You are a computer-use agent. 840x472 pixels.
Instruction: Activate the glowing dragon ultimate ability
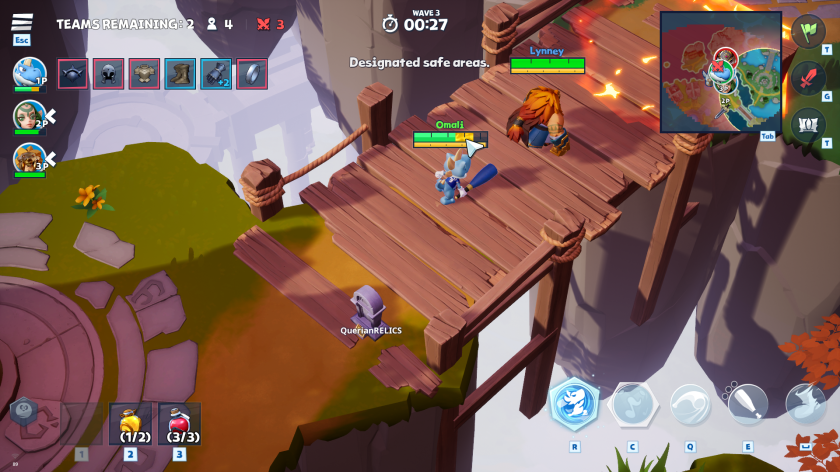coord(575,405)
